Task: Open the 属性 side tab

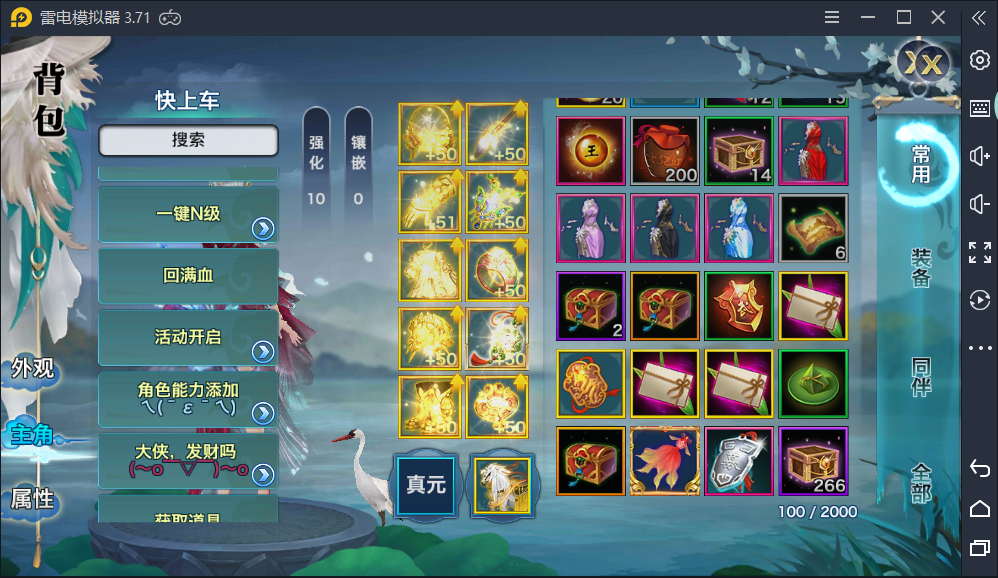Action: click(32, 498)
